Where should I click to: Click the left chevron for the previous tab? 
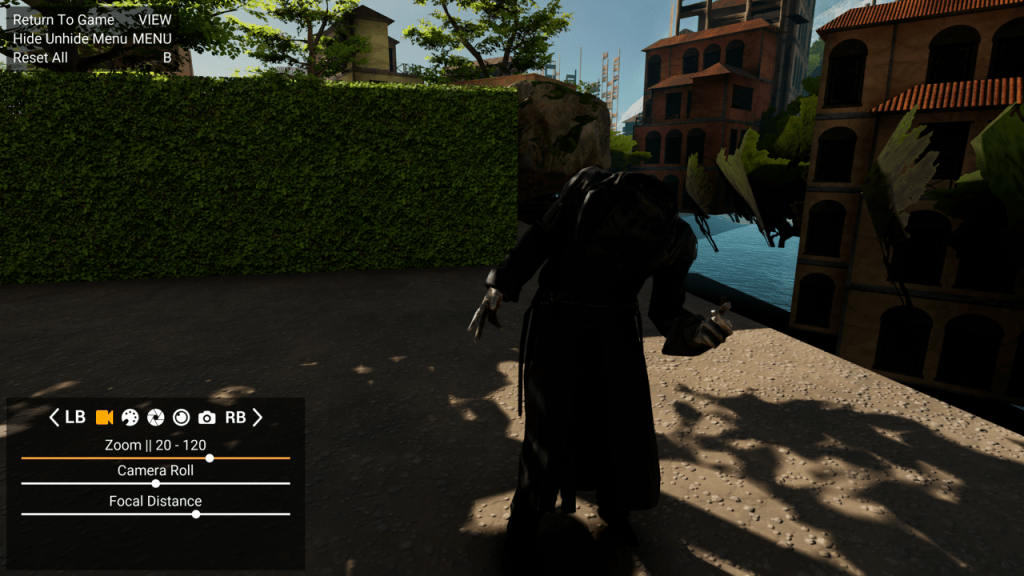pos(55,417)
